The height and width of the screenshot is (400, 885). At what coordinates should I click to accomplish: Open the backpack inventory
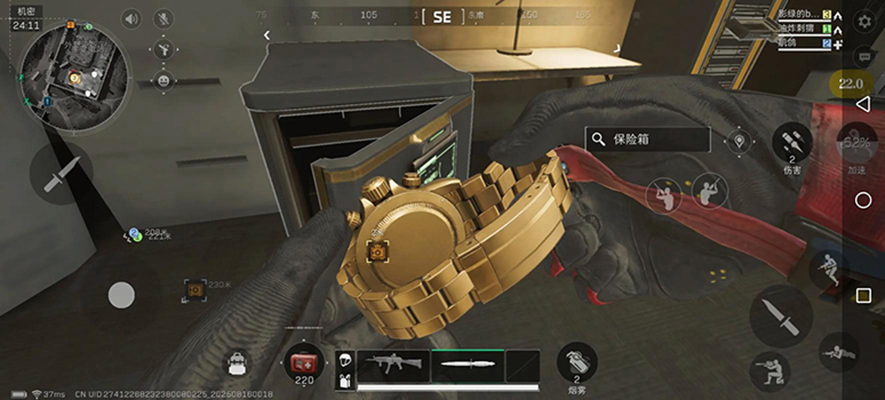click(239, 363)
